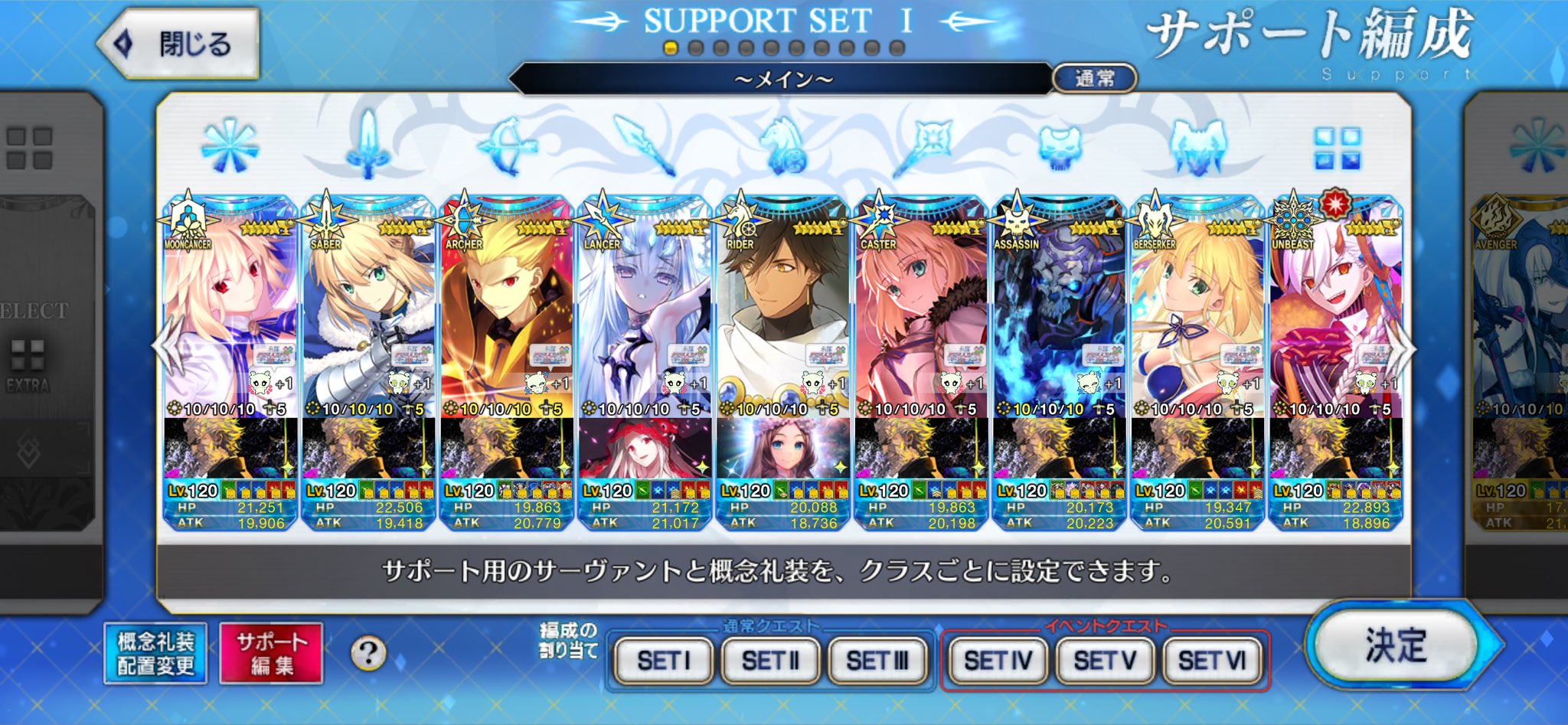The height and width of the screenshot is (725, 1568).
Task: Assign formation to event SET VI
Action: 1212,660
